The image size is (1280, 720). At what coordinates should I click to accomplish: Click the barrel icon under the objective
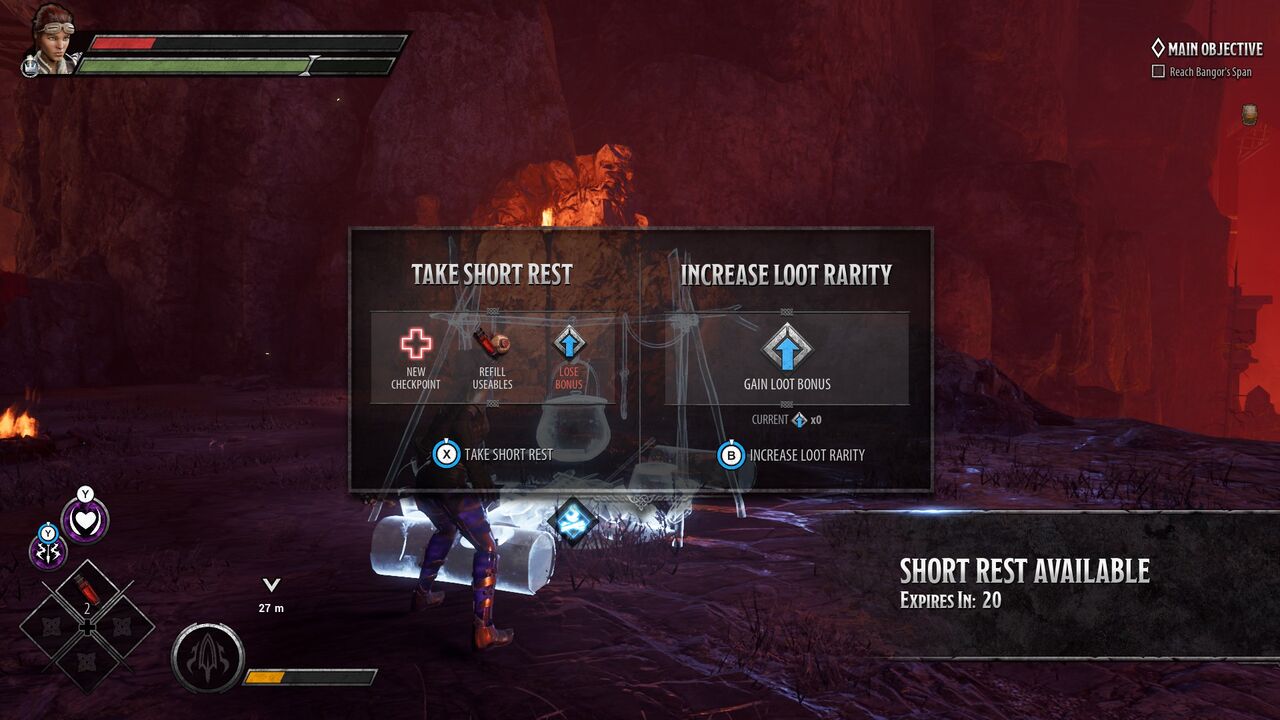[x=1250, y=114]
